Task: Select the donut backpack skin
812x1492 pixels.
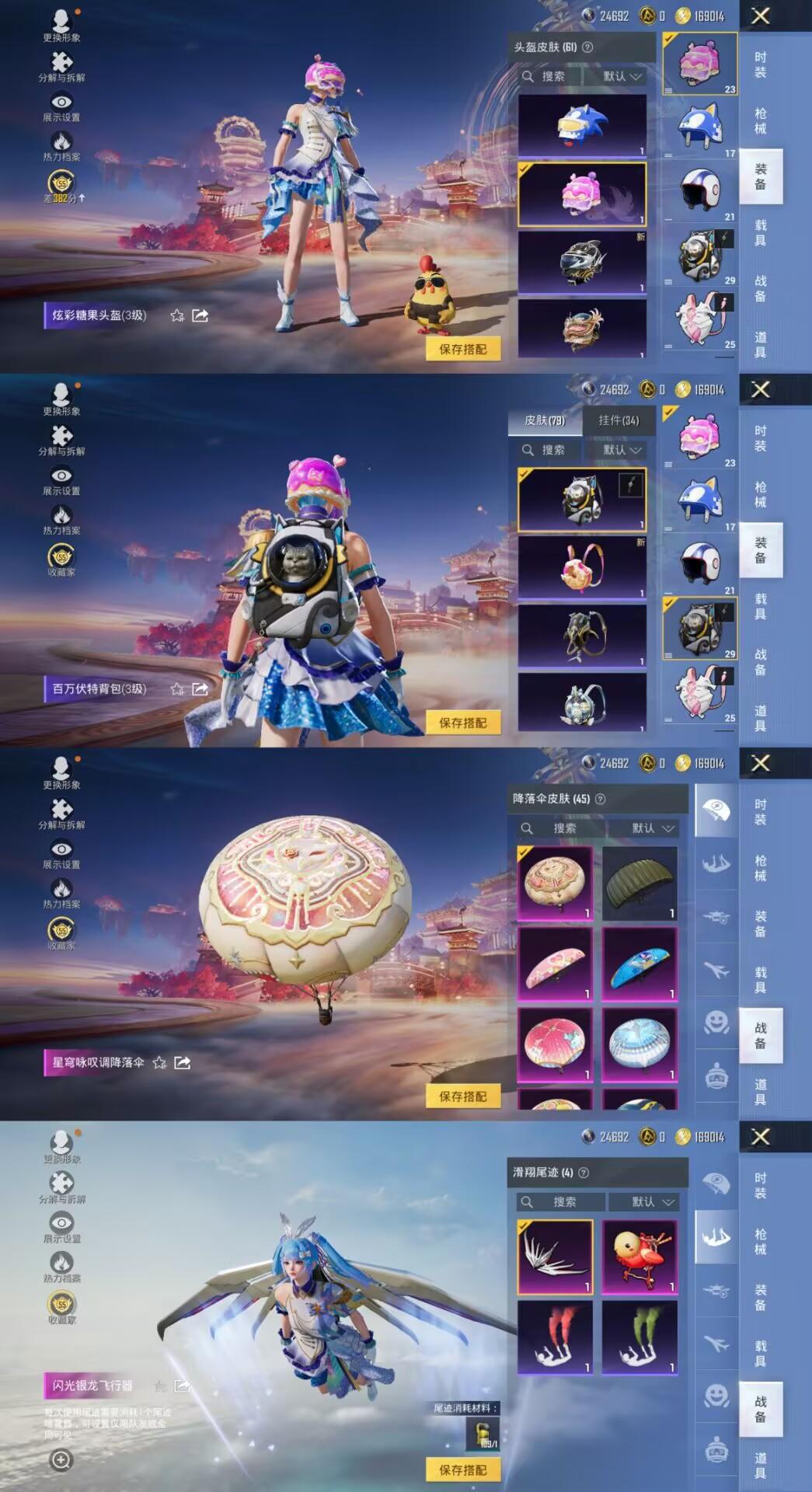Action: (x=582, y=568)
